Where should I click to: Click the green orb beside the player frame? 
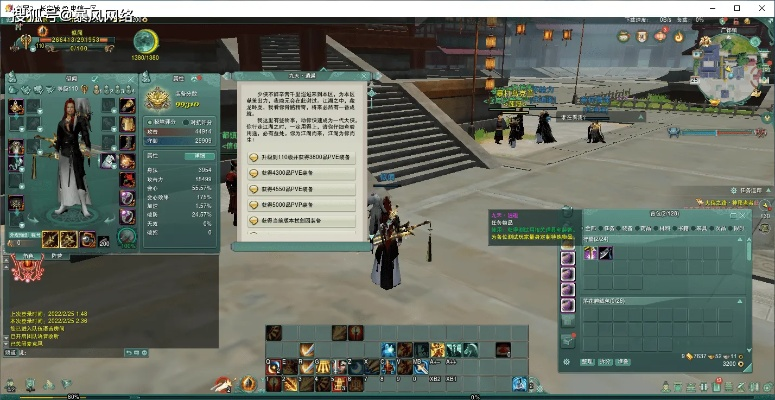[146, 40]
